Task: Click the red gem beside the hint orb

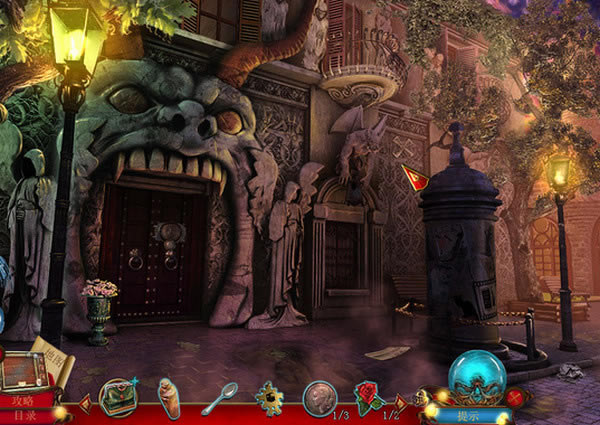Action: click(x=516, y=396)
